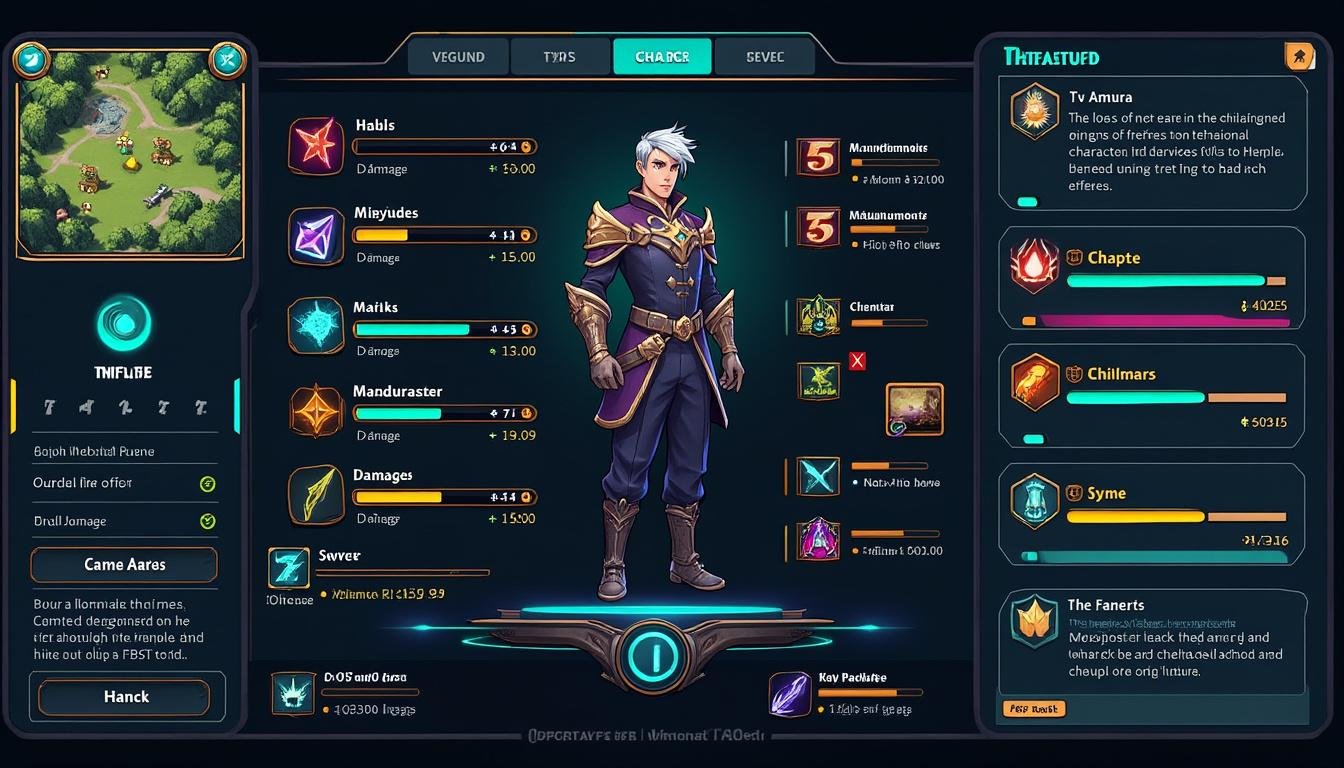Select the golden bow Damages icon

[316, 496]
